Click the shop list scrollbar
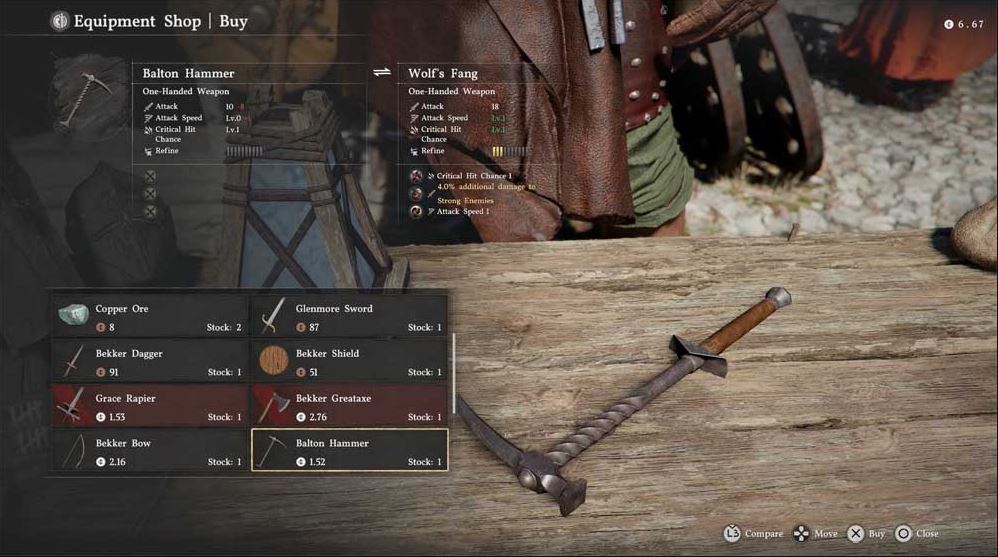This screenshot has width=998, height=557. 454,370
